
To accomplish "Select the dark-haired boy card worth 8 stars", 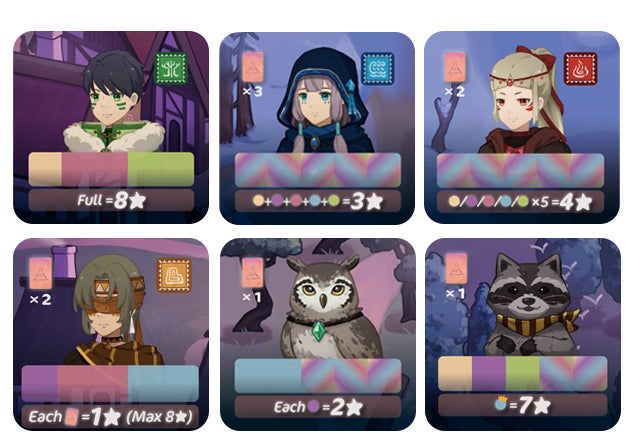I will (111, 126).
